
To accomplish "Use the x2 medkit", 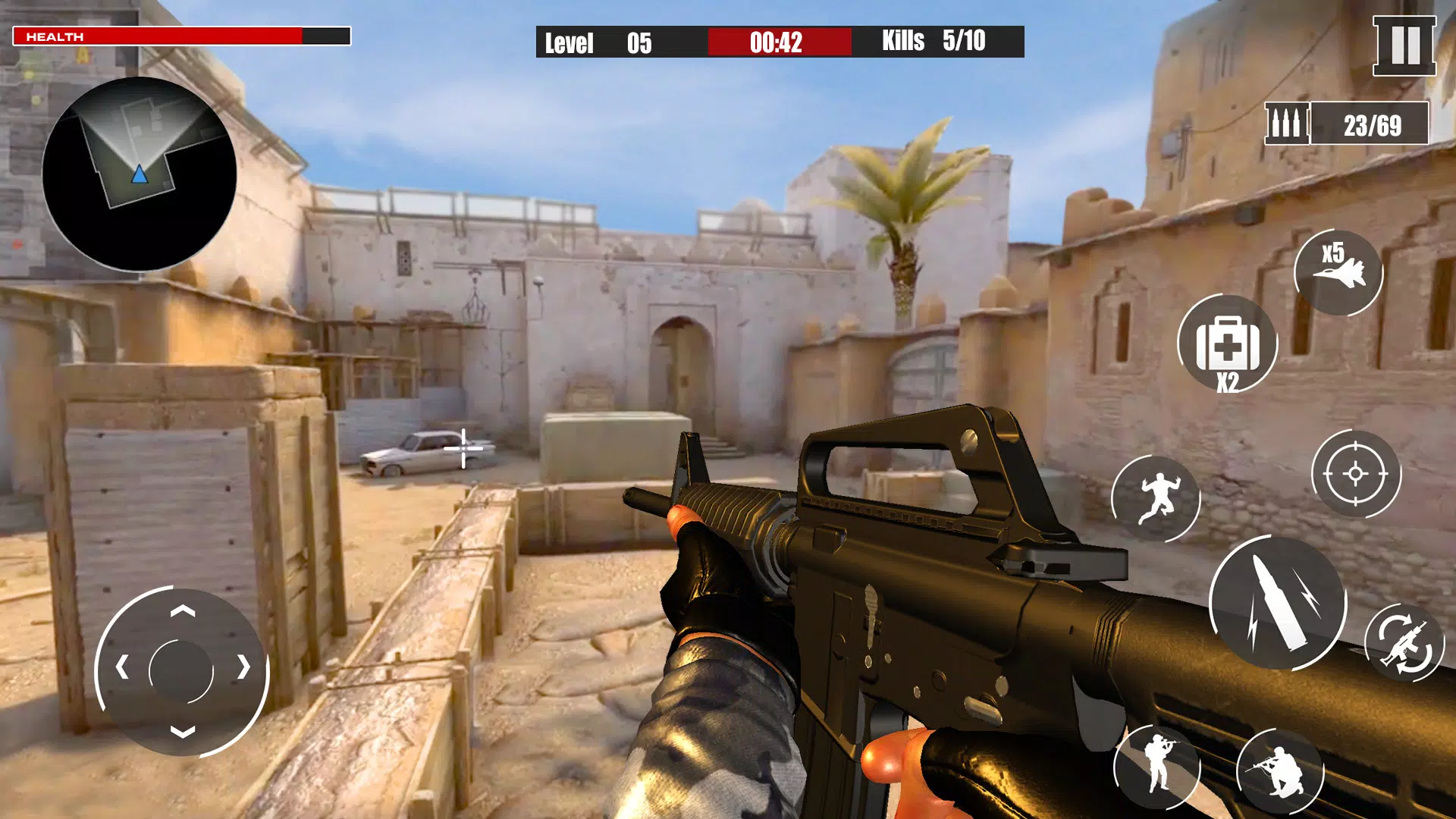I will tap(1226, 346).
